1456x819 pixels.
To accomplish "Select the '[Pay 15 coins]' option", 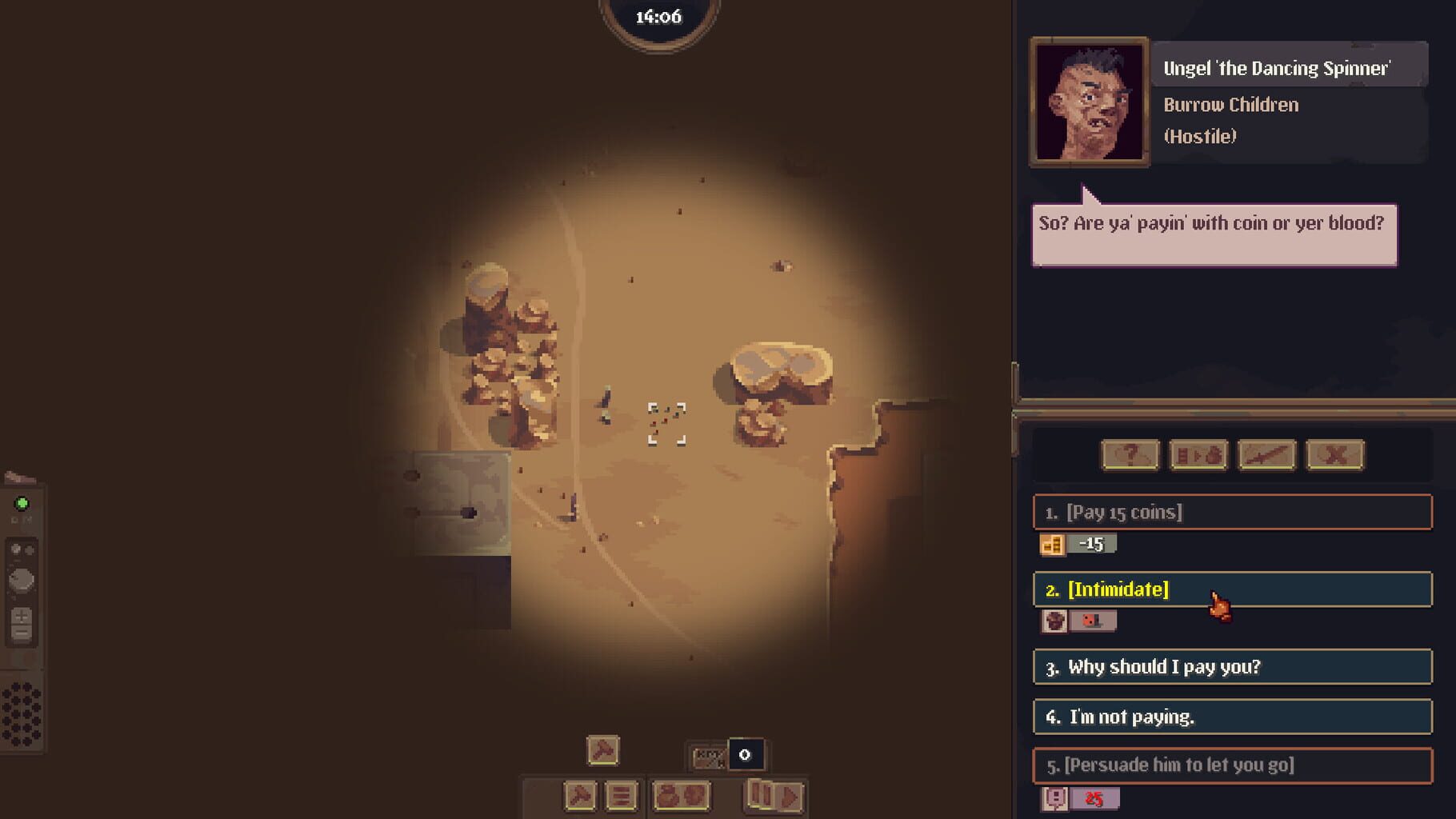I will [x=1230, y=513].
